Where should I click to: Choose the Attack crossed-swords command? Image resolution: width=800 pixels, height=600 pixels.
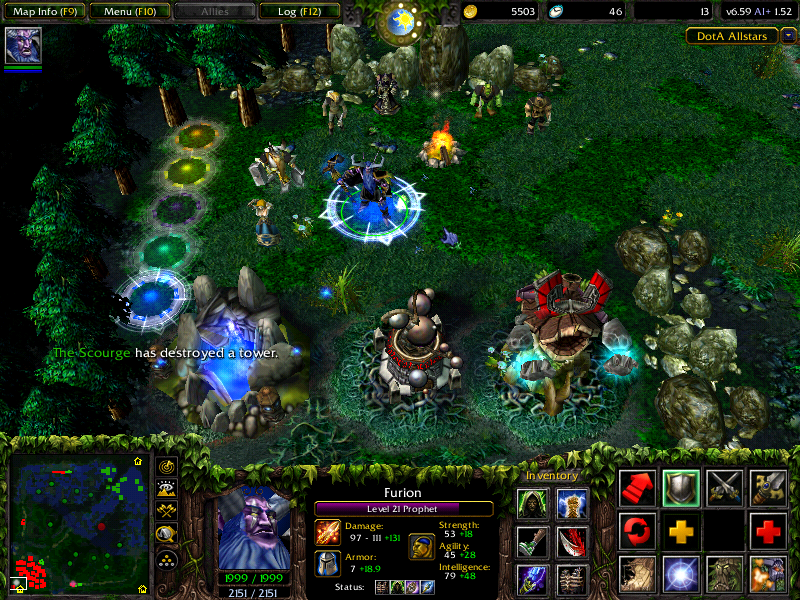(x=724, y=487)
